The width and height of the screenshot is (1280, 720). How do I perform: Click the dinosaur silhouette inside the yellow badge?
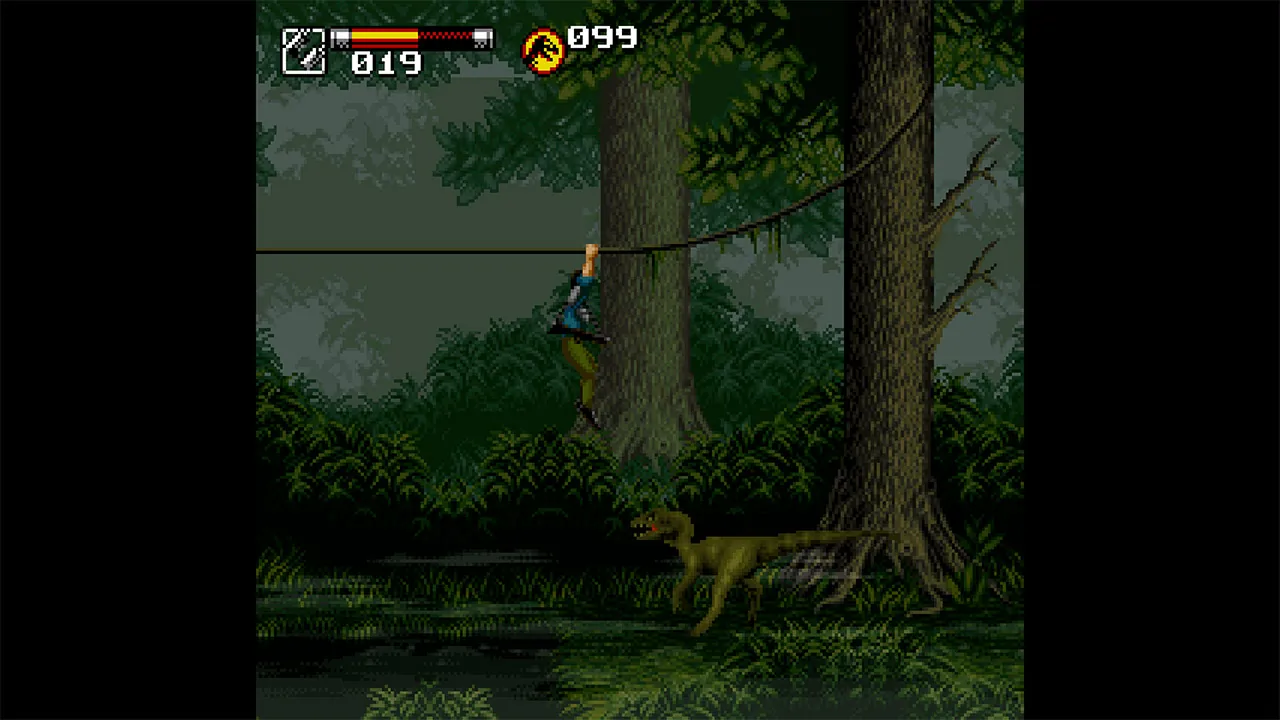pyautogui.click(x=541, y=46)
